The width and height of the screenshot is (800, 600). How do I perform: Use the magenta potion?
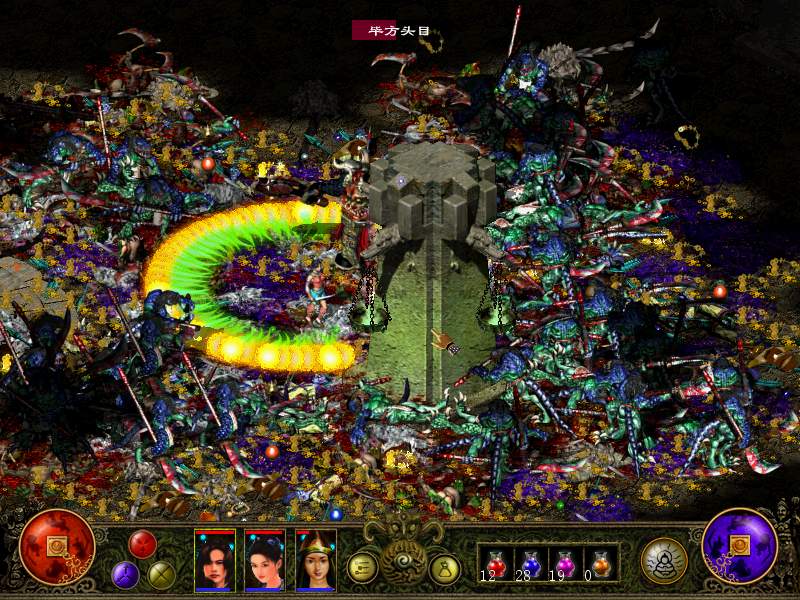(x=565, y=562)
